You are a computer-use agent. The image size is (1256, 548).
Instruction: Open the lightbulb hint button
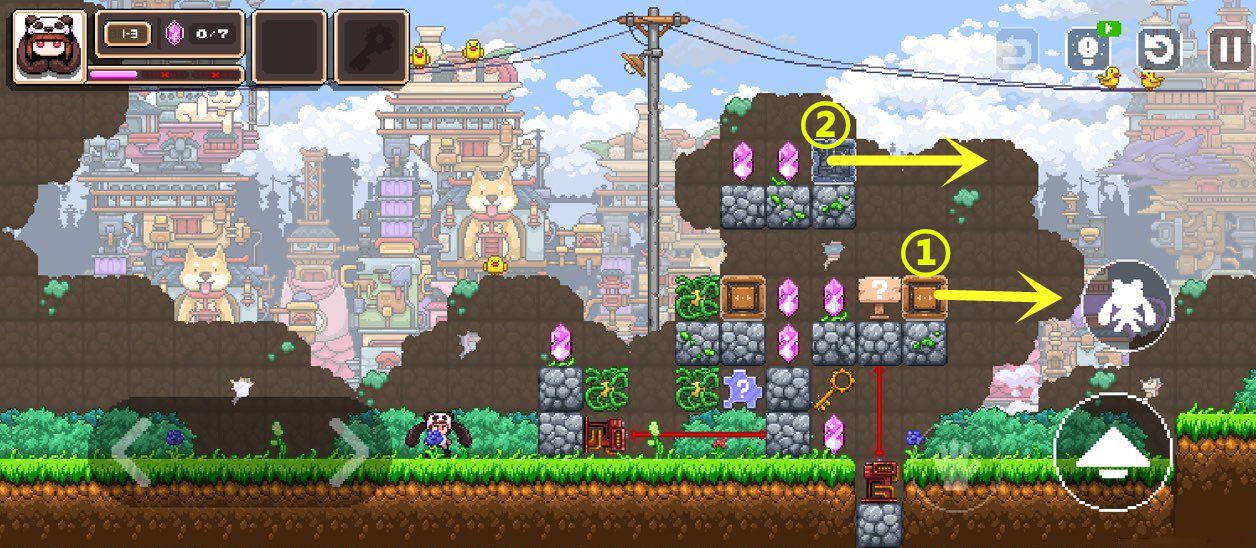(x=1088, y=47)
